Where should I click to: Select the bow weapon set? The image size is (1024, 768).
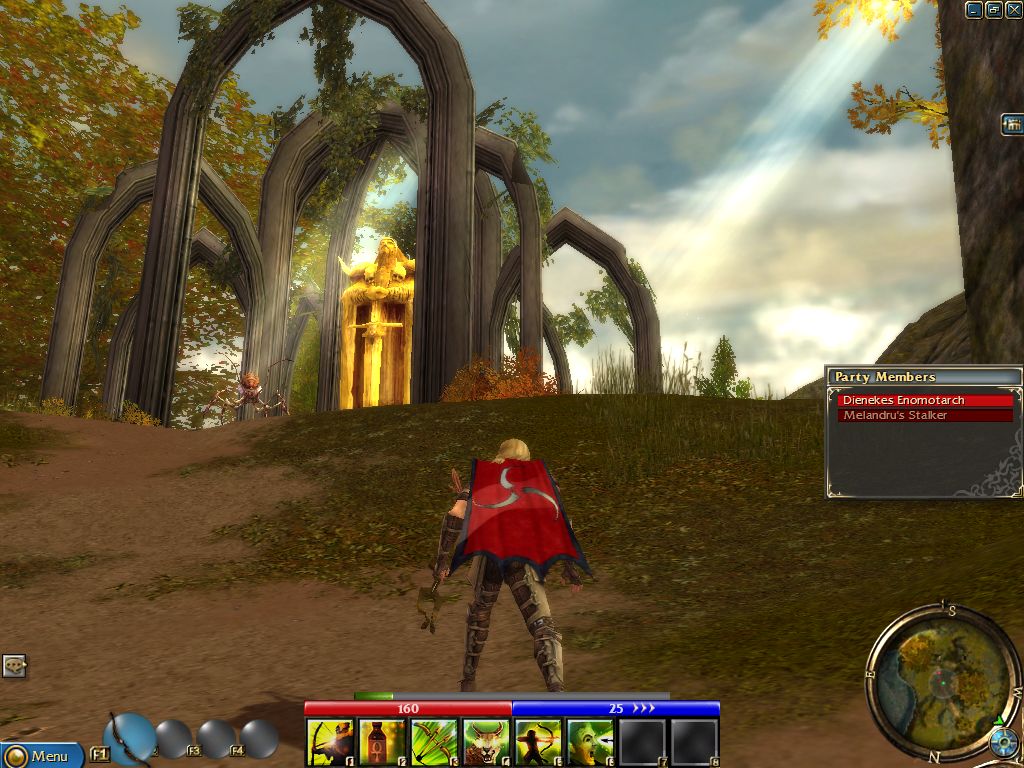coord(128,738)
